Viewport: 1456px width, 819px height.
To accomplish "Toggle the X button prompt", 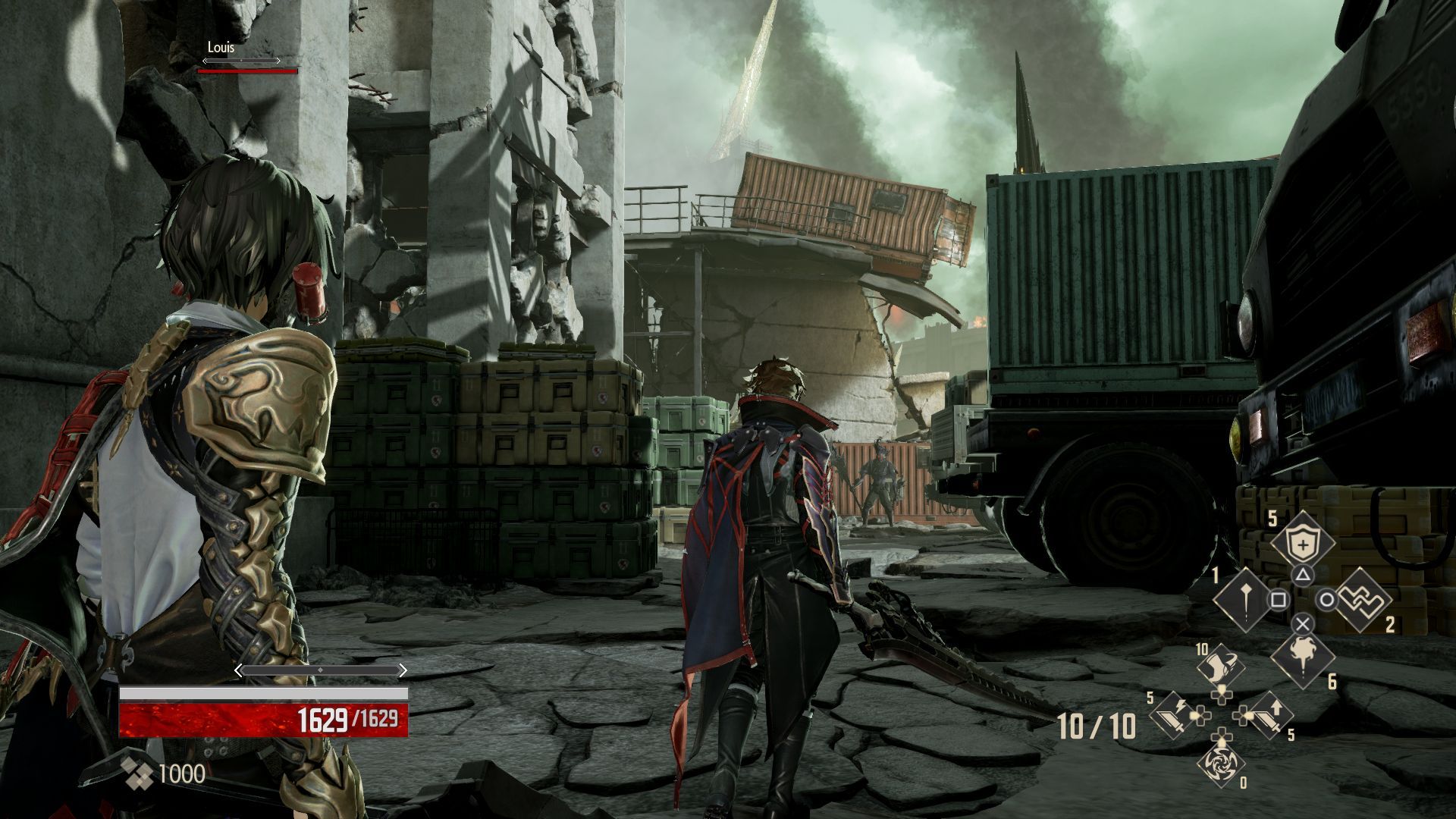I will click(1302, 625).
